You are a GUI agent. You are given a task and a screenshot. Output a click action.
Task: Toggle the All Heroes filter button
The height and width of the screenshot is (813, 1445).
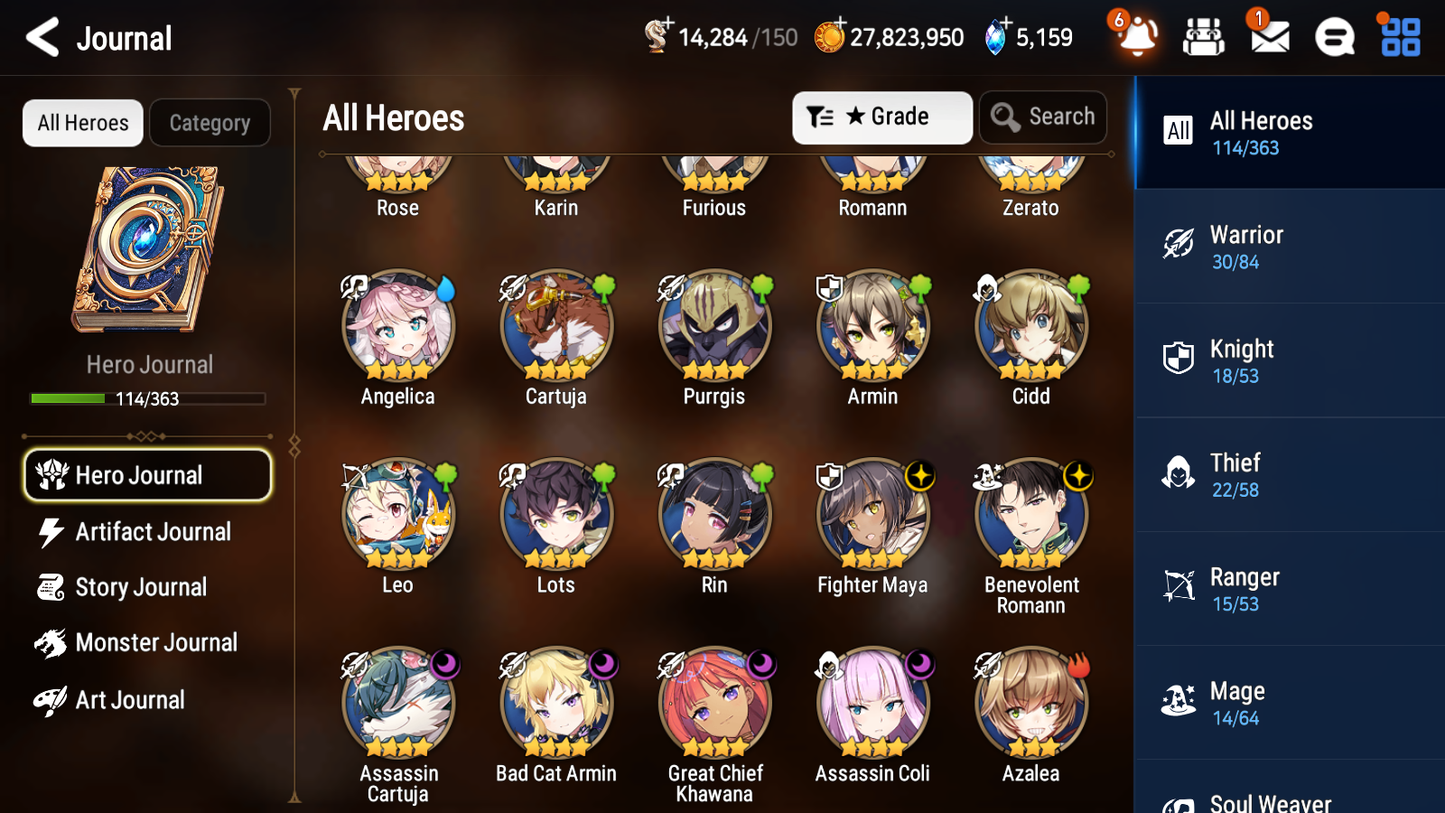pyautogui.click(x=82, y=122)
